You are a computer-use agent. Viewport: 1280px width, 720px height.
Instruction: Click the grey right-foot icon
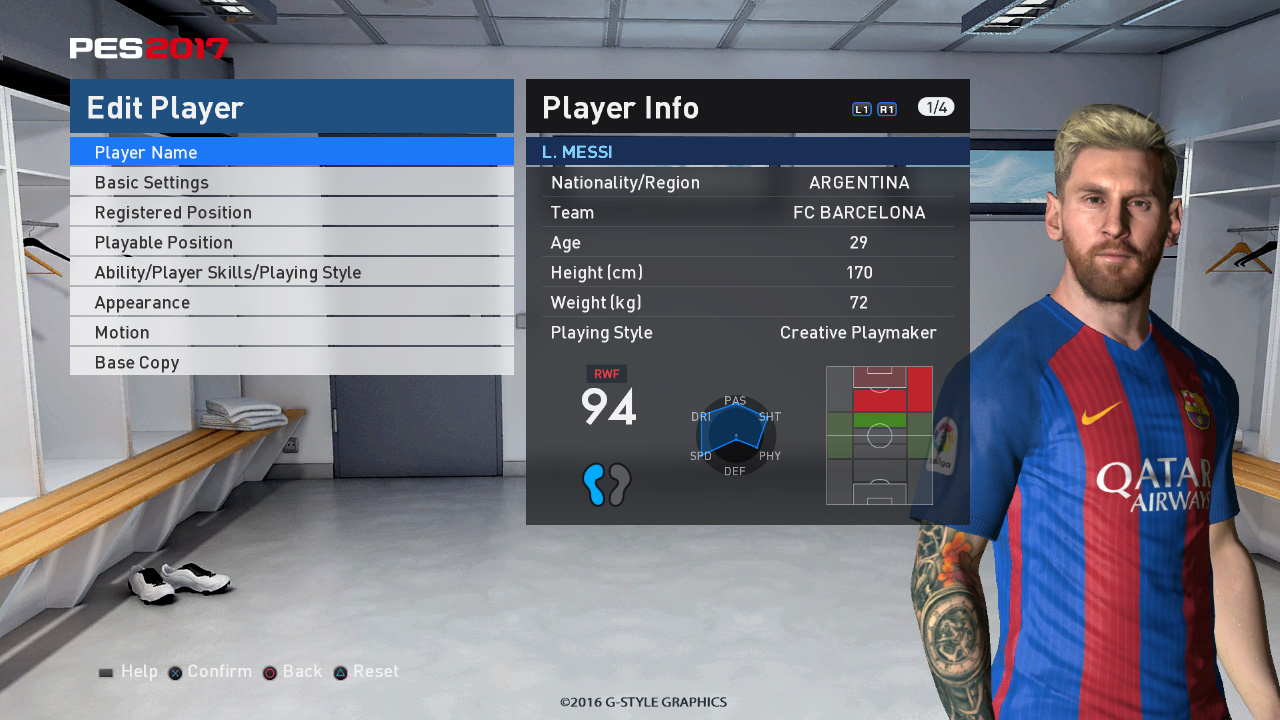[618, 484]
